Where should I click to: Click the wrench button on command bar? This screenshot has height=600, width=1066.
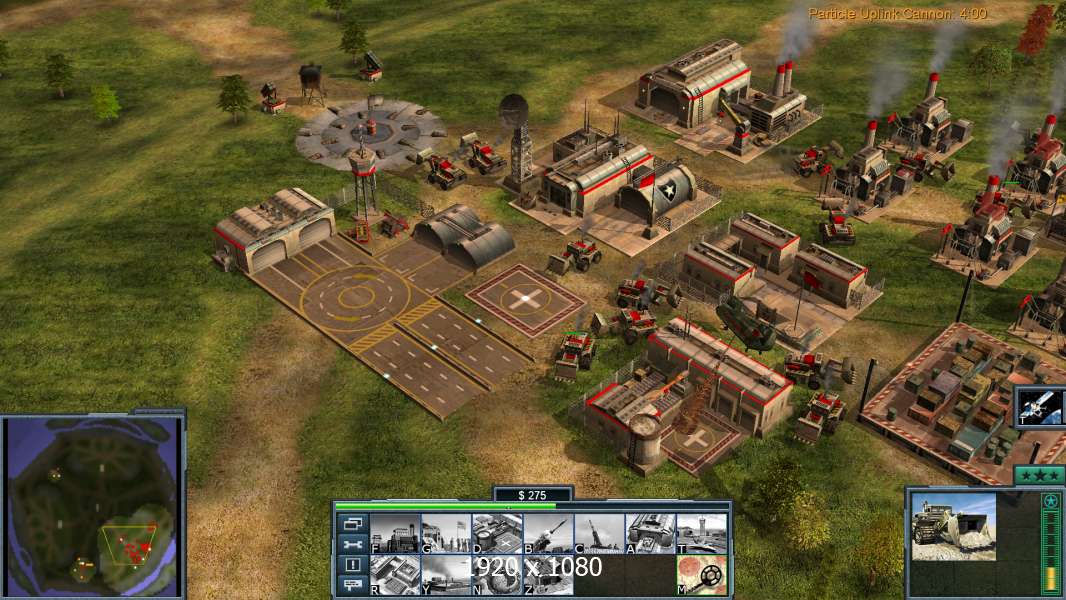point(352,544)
